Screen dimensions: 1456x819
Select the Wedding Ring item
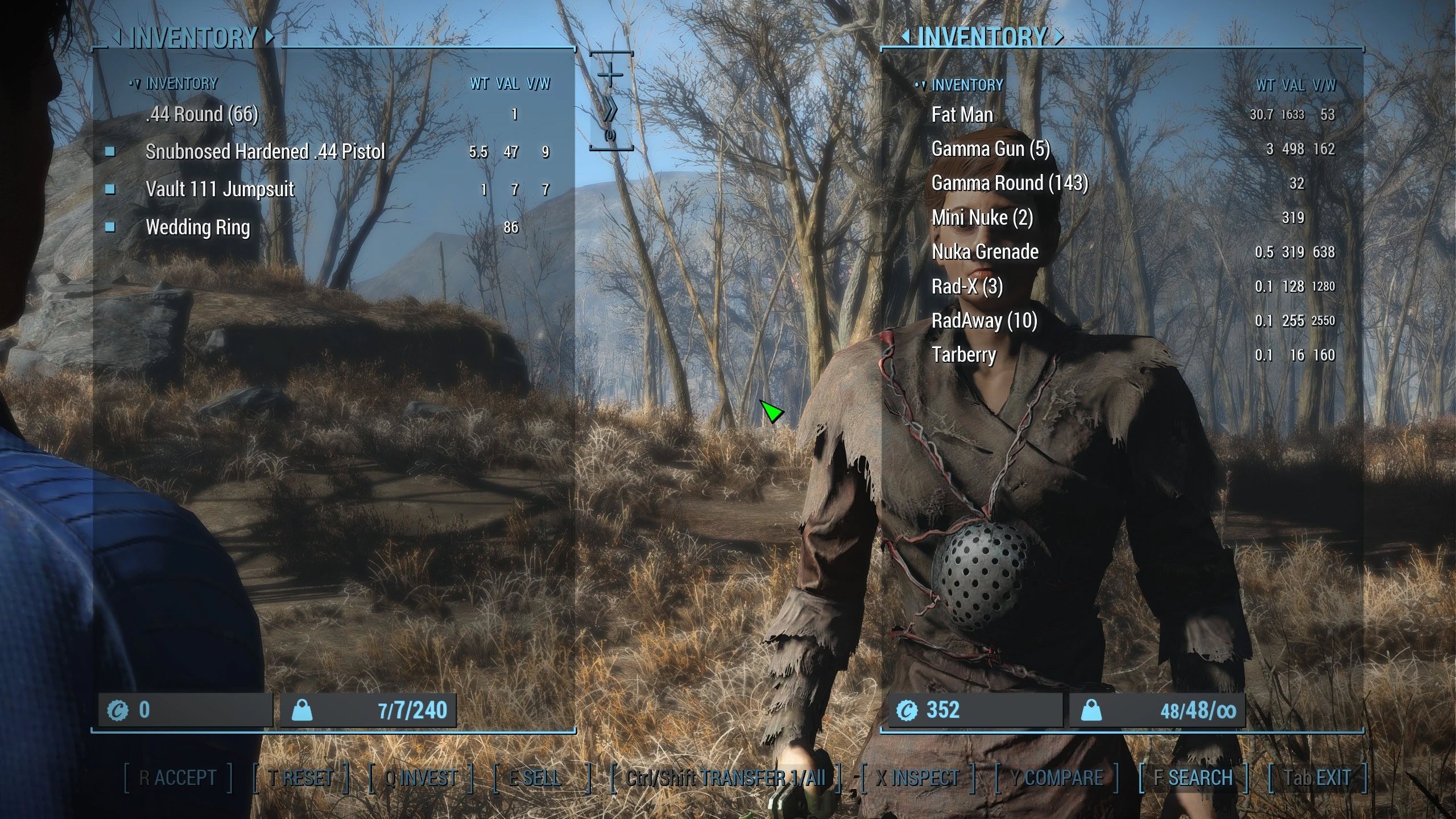coord(197,227)
